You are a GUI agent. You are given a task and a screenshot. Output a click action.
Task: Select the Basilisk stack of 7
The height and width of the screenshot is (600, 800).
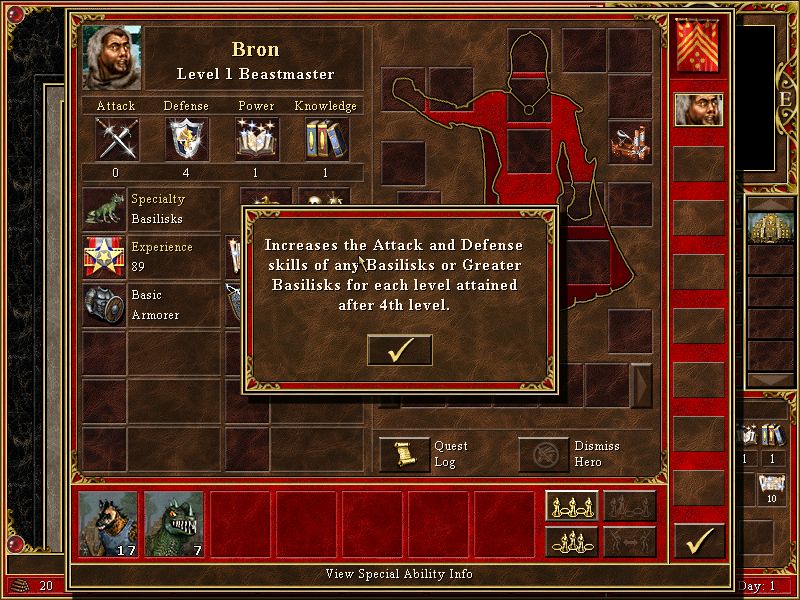[x=173, y=524]
